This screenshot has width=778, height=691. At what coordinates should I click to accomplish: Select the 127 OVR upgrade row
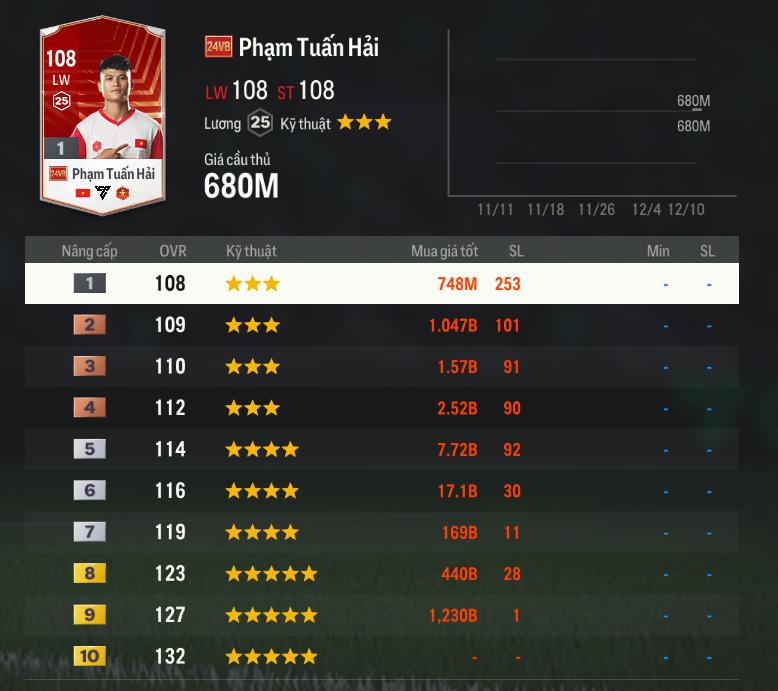381,616
